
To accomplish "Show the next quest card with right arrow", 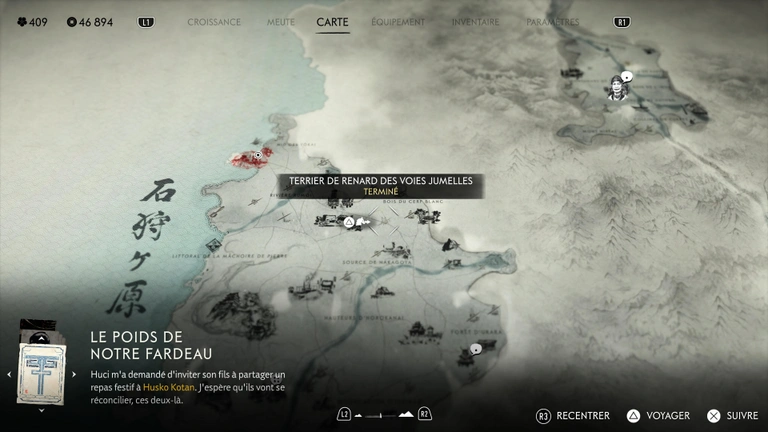I will tap(72, 375).
